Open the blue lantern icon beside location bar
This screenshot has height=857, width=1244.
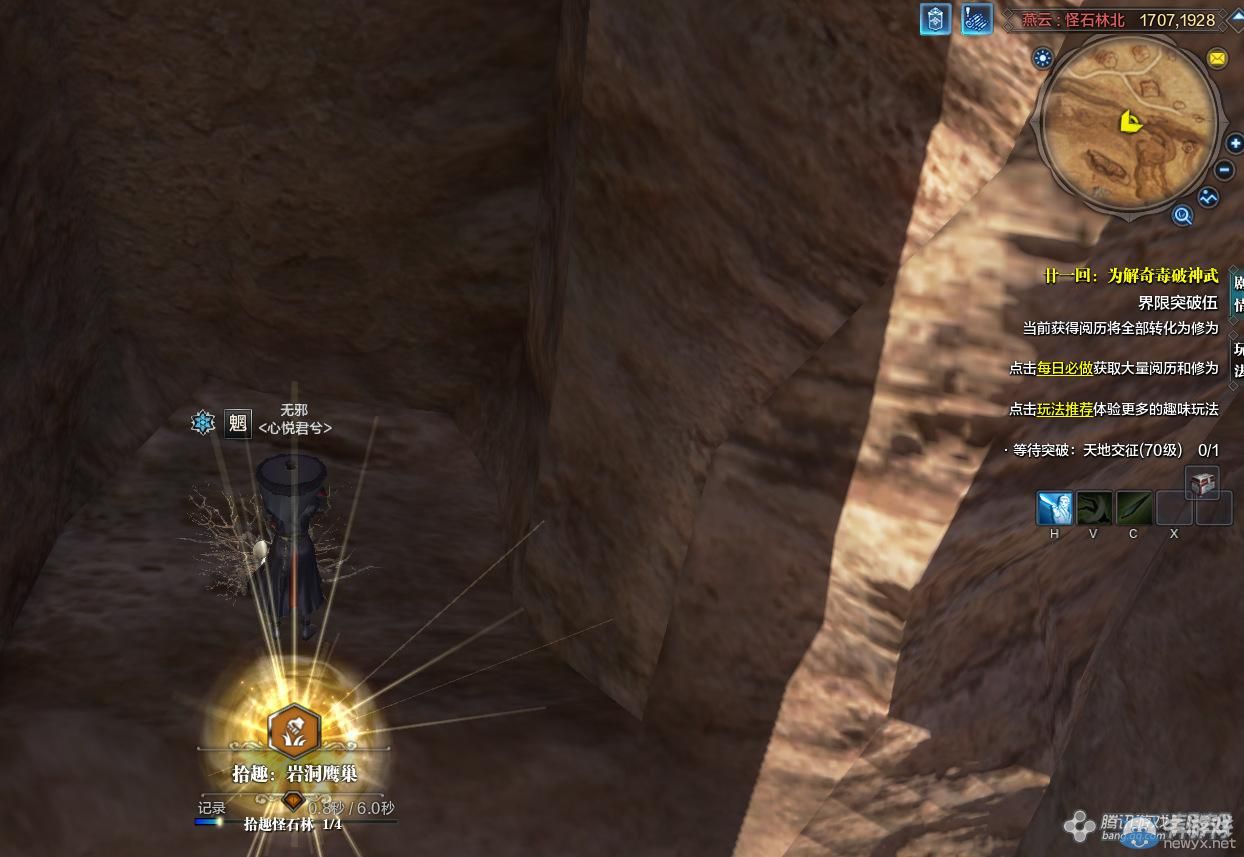point(935,19)
